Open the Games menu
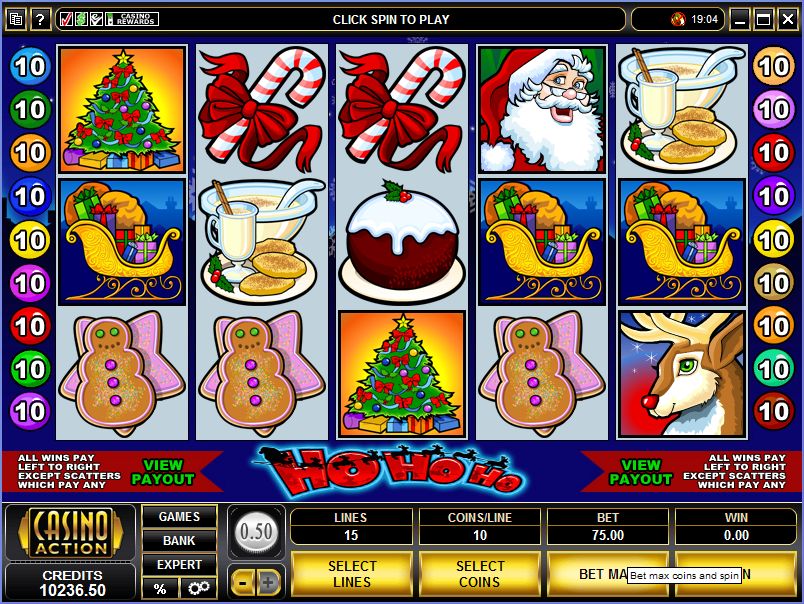 [x=179, y=517]
